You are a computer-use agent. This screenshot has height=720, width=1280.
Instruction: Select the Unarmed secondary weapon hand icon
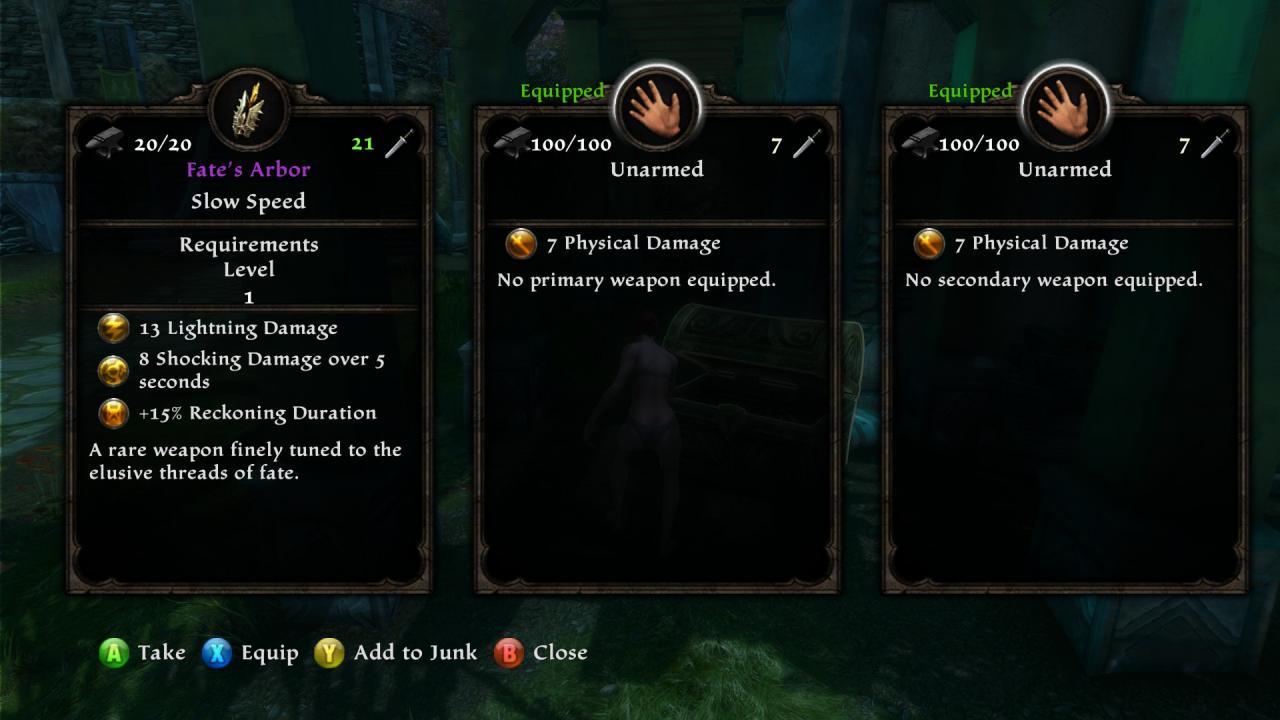pyautogui.click(x=1065, y=106)
